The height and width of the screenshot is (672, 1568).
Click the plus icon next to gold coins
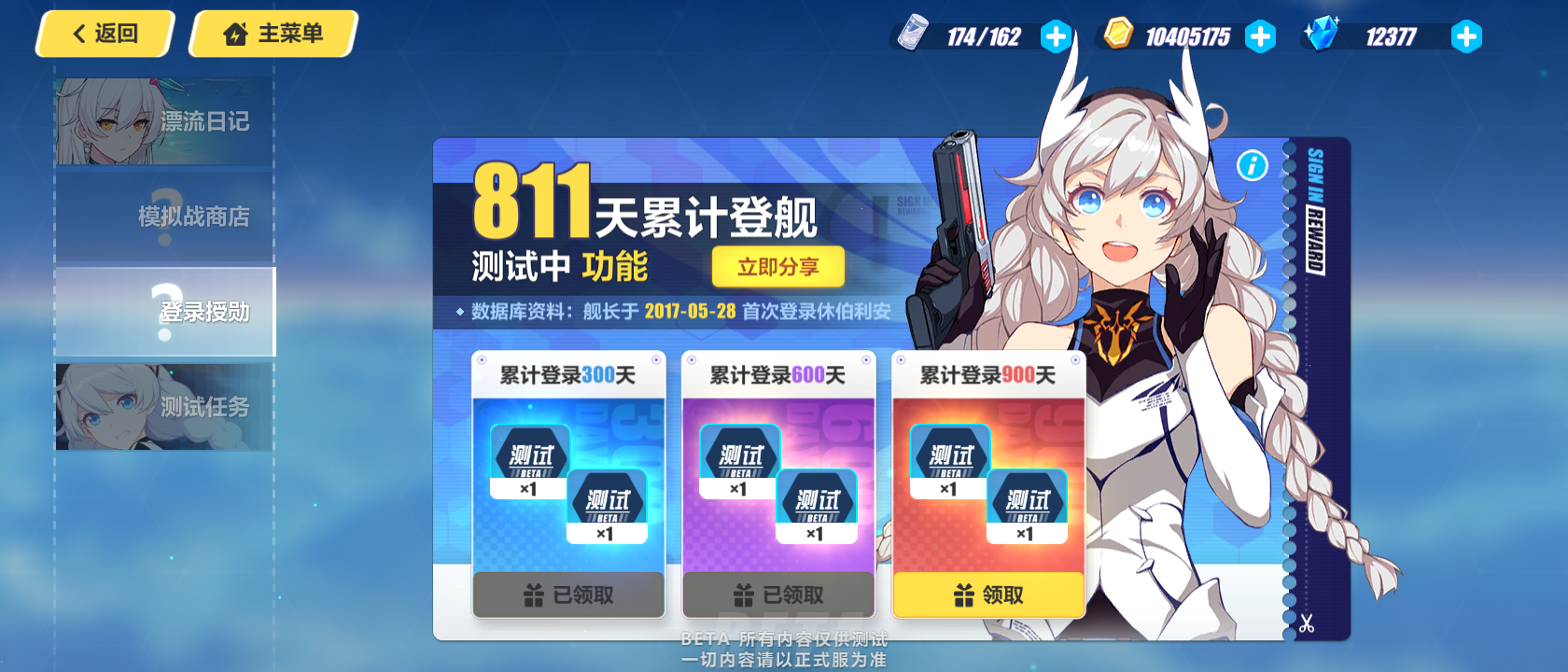(1262, 37)
